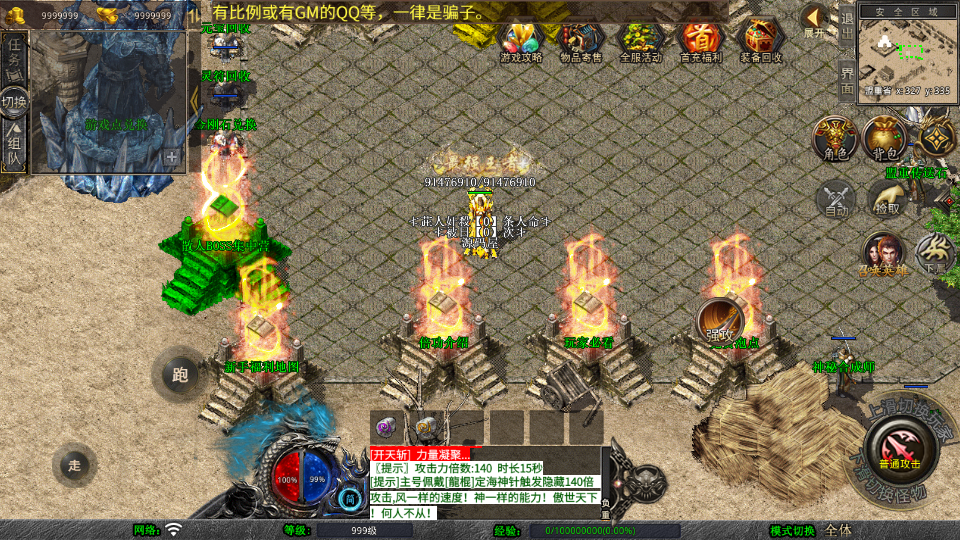Screen dimensions: 960x540
Task: Toggle the 跑 run button
Action: (179, 375)
